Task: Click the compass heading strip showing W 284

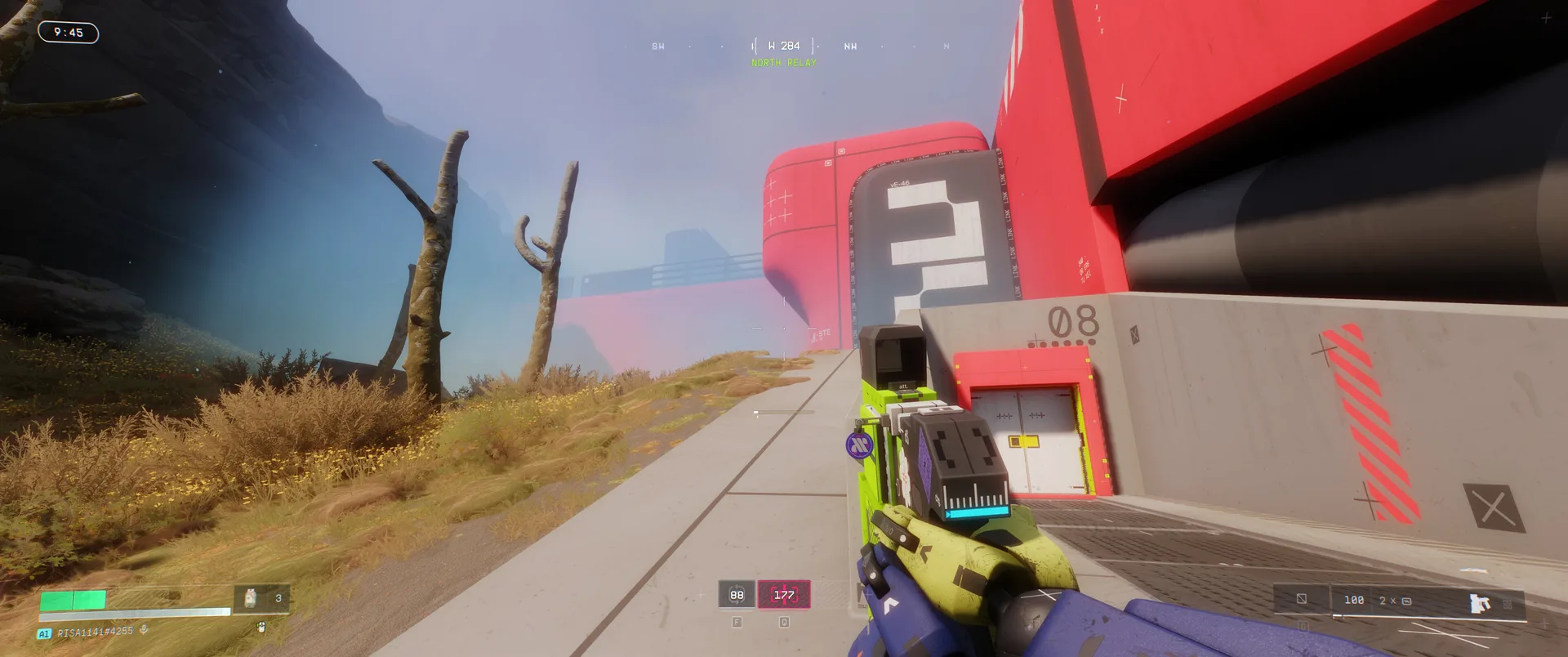Action: point(784,46)
